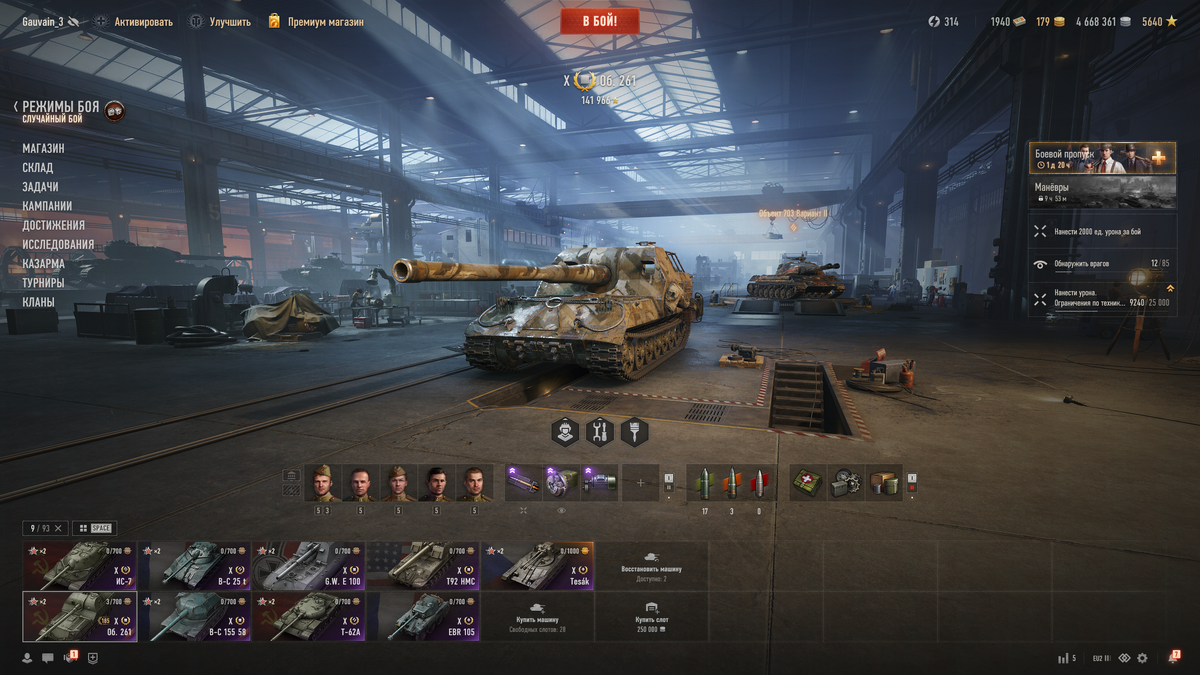Select the ИС-7 tank in the carousel
This screenshot has width=1200, height=675.
click(x=80, y=566)
